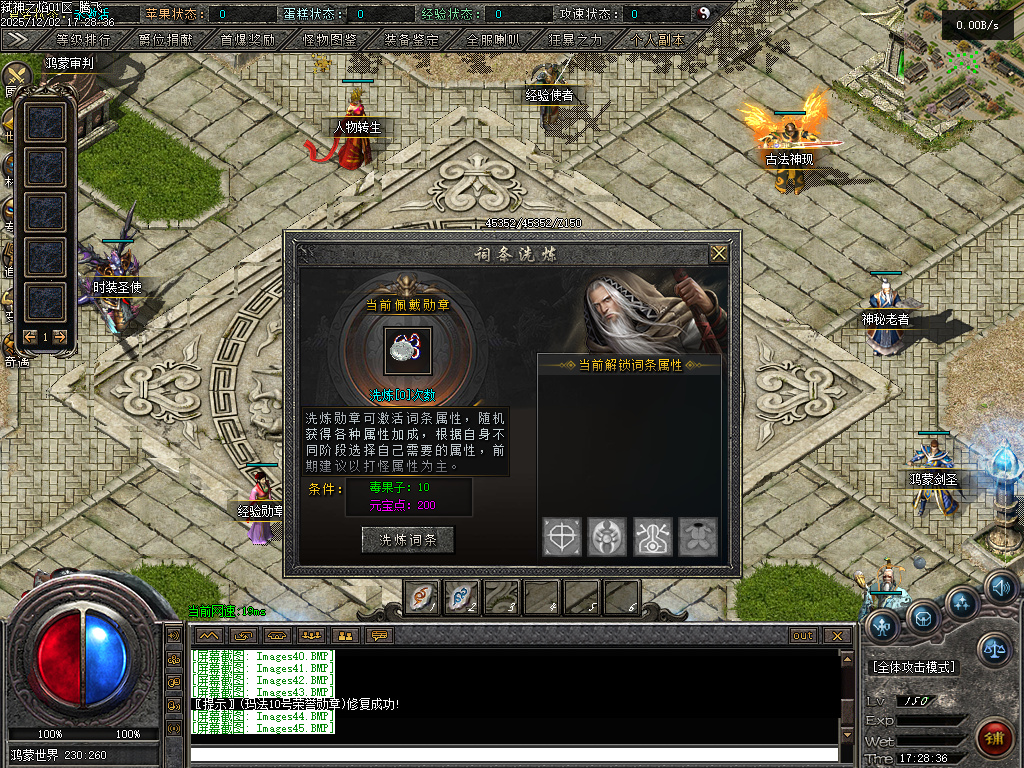This screenshot has width=1024, height=768.
Task: Toggle the 全体攻击模式 attack mode label
Action: tap(914, 667)
